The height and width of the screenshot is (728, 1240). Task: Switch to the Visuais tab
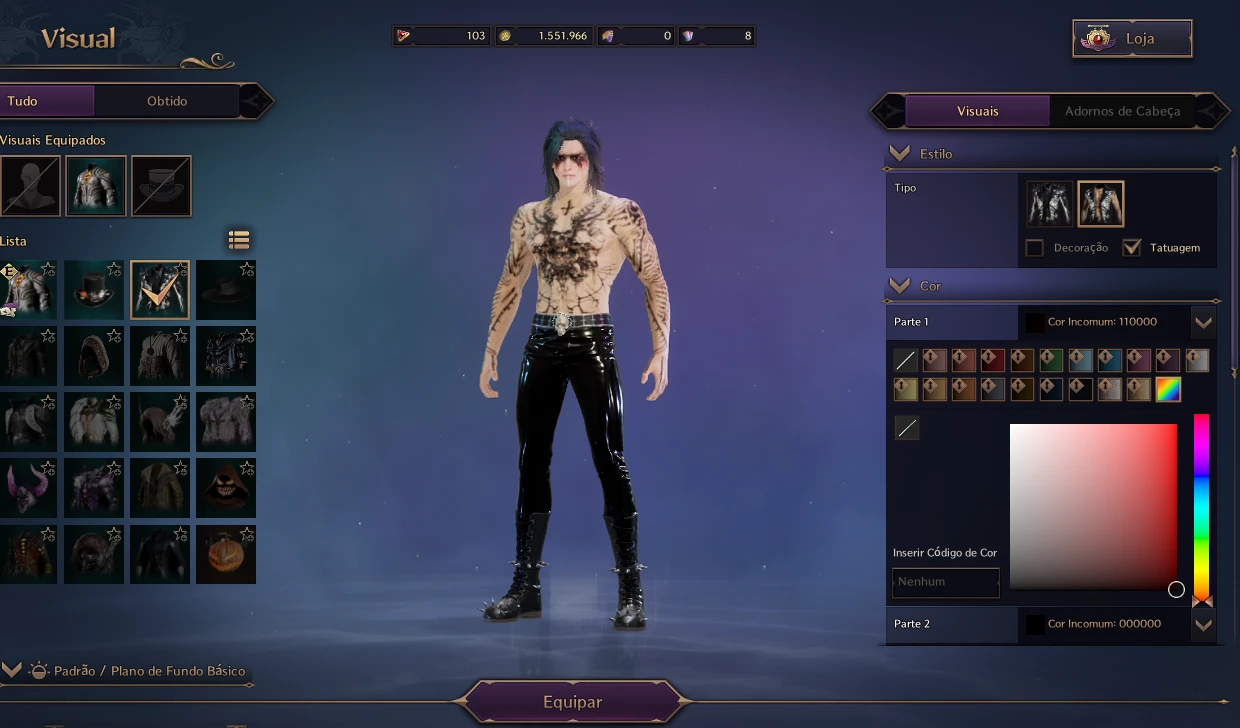(977, 111)
